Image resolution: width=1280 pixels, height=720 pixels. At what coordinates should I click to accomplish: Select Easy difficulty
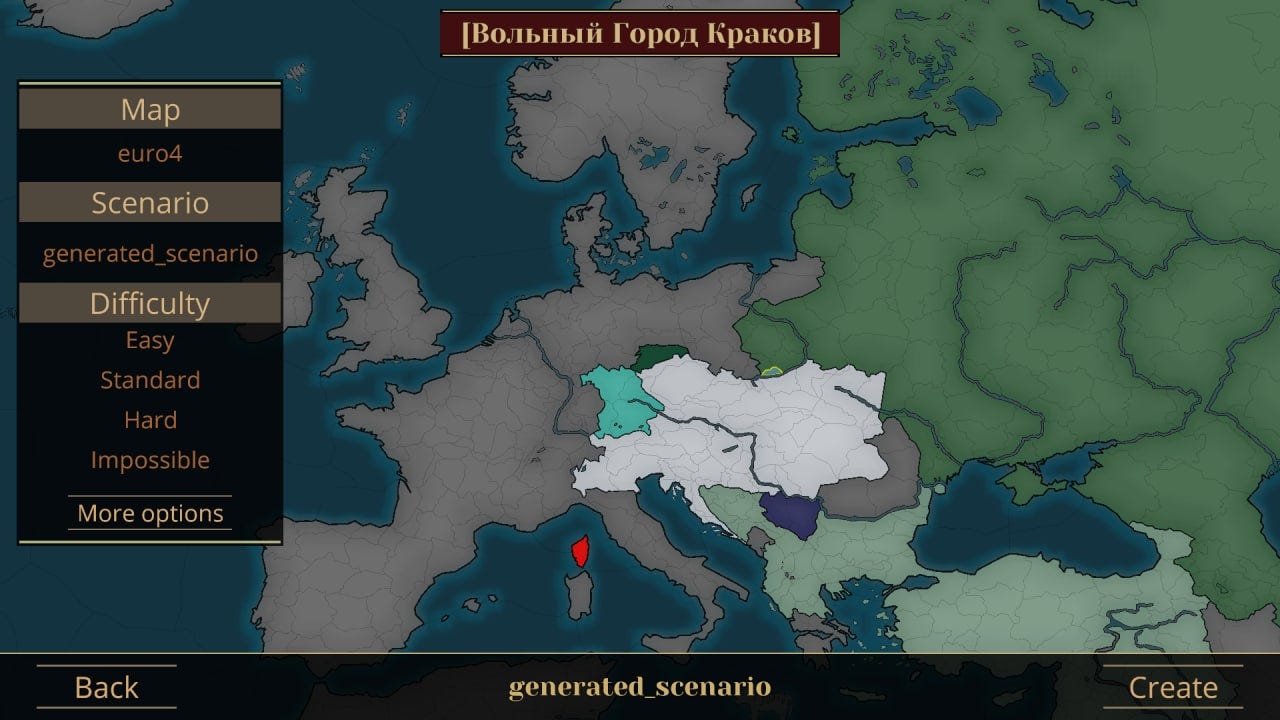pyautogui.click(x=150, y=340)
